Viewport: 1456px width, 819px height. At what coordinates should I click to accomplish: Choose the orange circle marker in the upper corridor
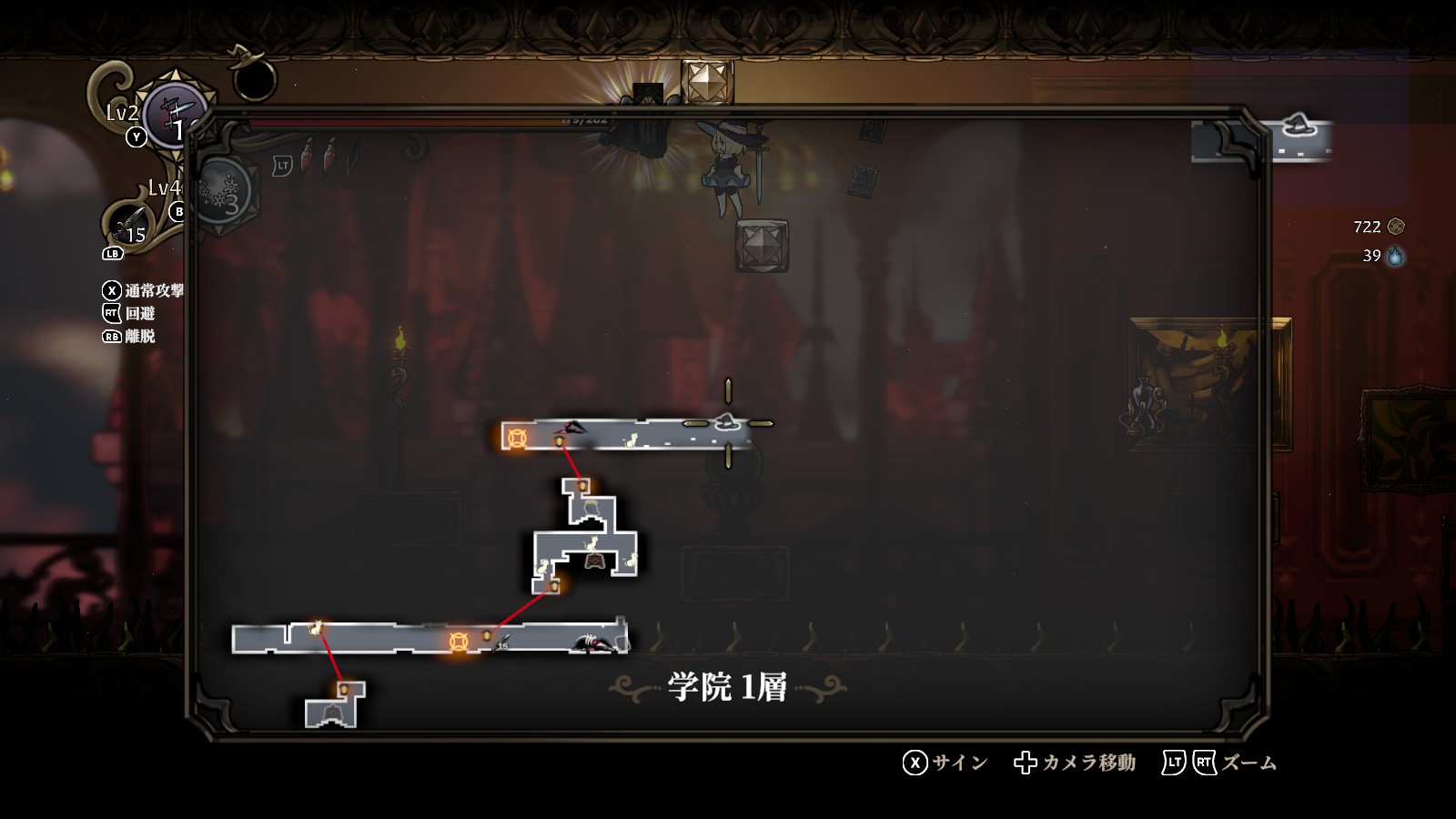point(517,439)
